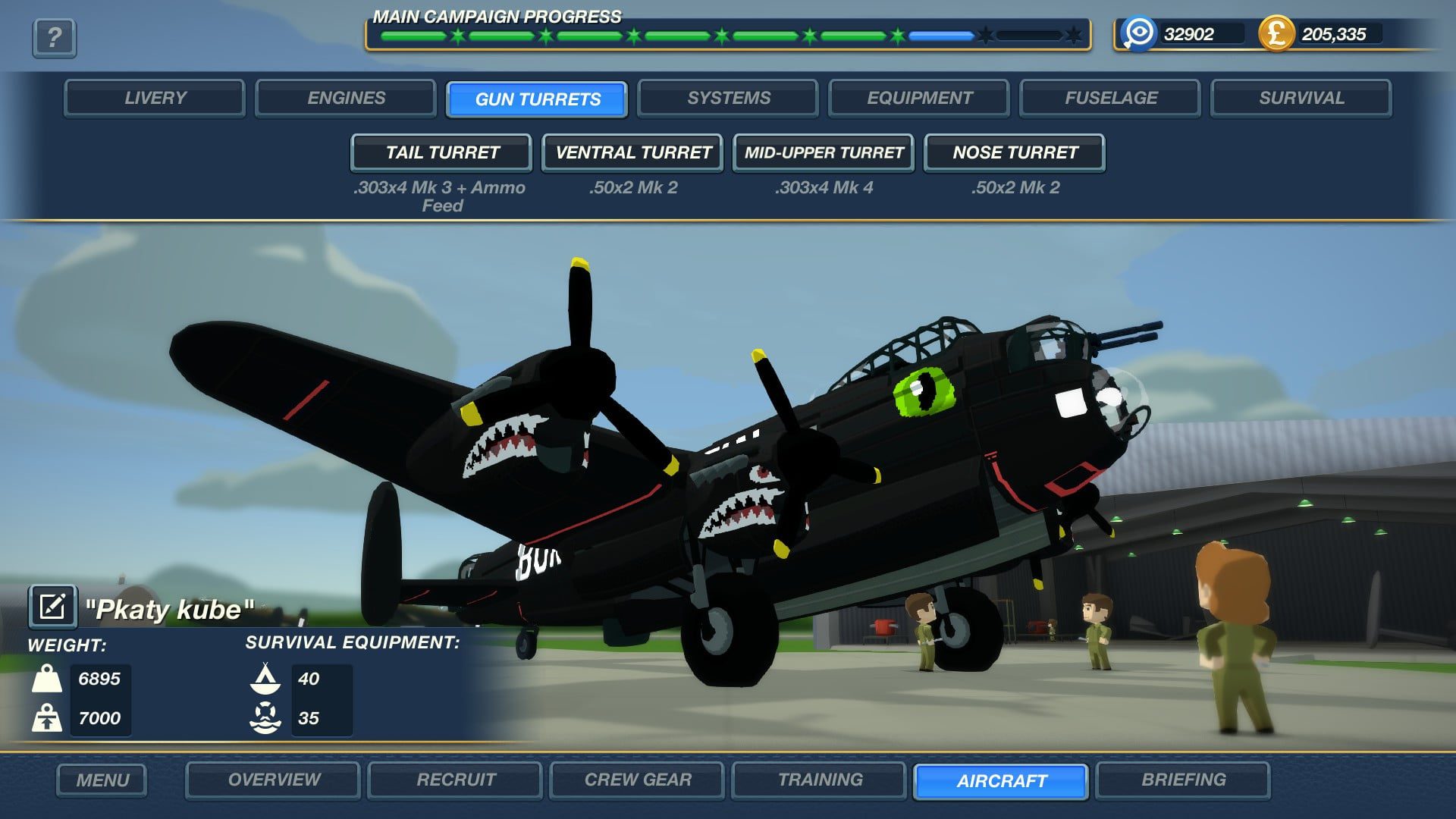Open the question mark help button

(54, 37)
